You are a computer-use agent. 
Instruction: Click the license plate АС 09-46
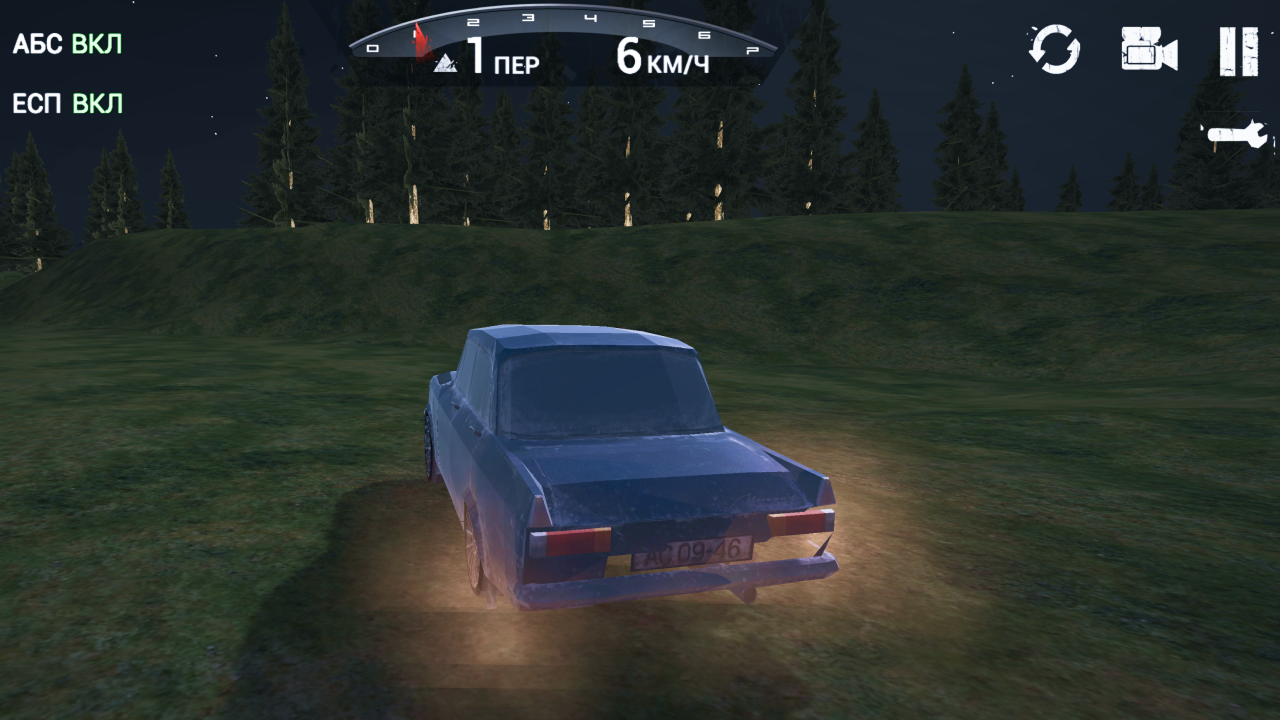tap(692, 554)
